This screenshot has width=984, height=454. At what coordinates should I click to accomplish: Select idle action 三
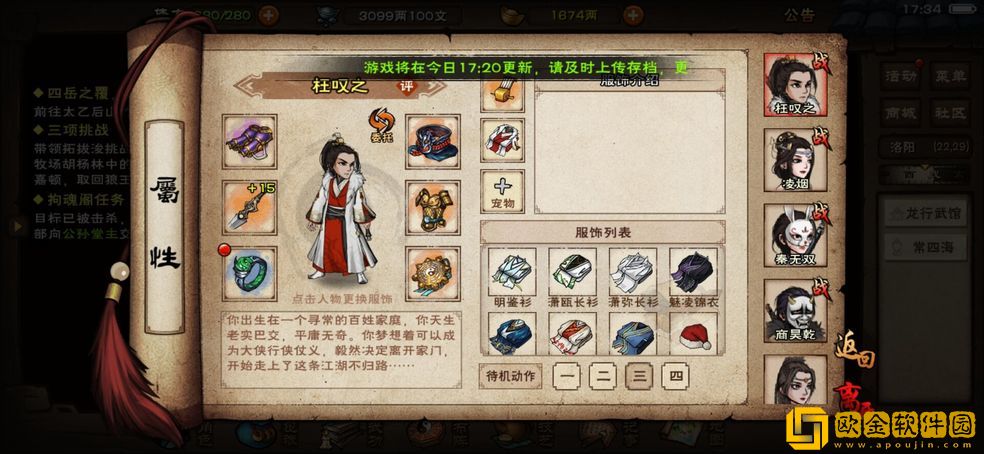pyautogui.click(x=638, y=376)
